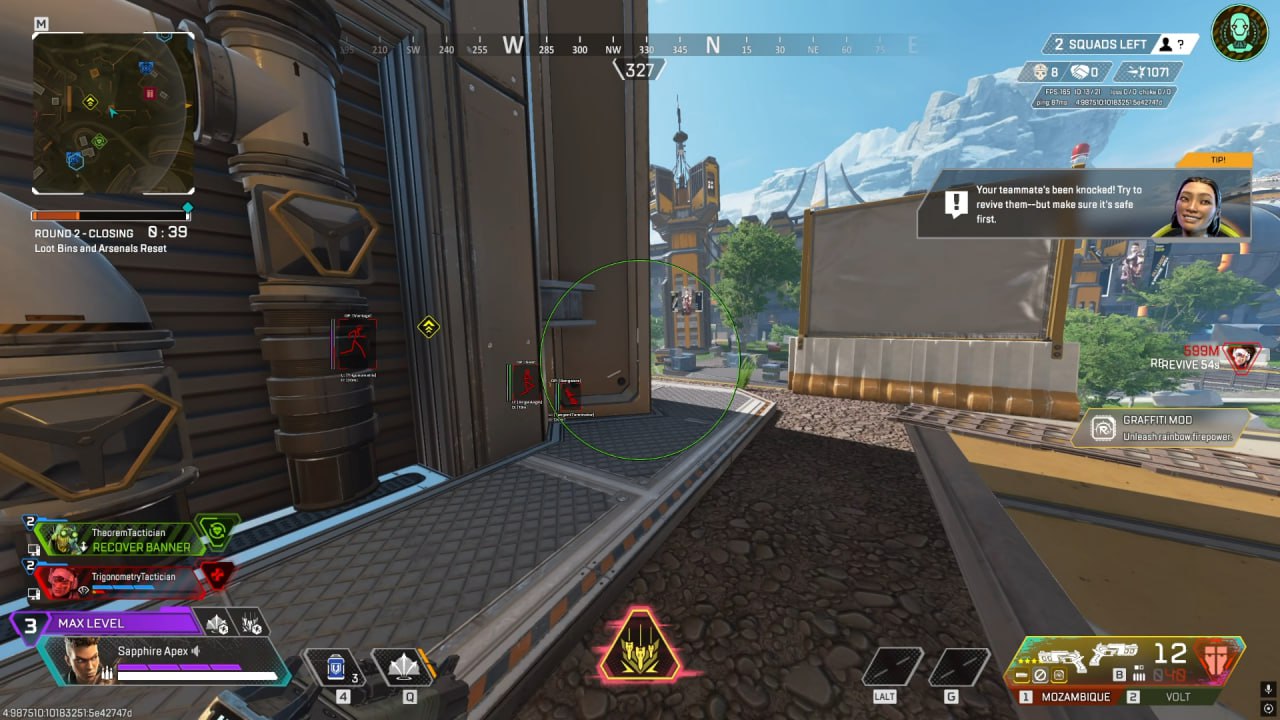
Task: Toggle the microphone icon
Action: [1269, 689]
